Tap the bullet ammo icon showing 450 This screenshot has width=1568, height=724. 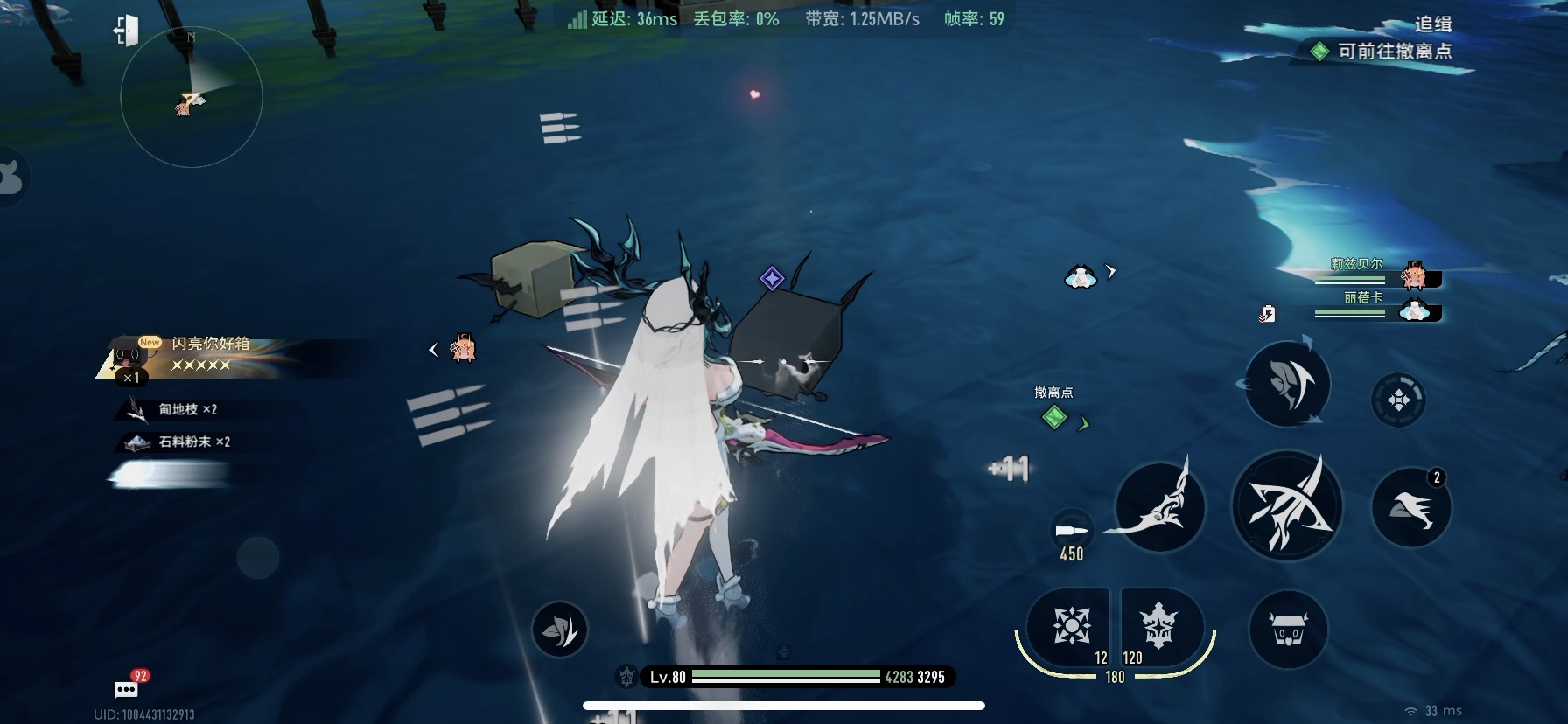[x=1071, y=533]
